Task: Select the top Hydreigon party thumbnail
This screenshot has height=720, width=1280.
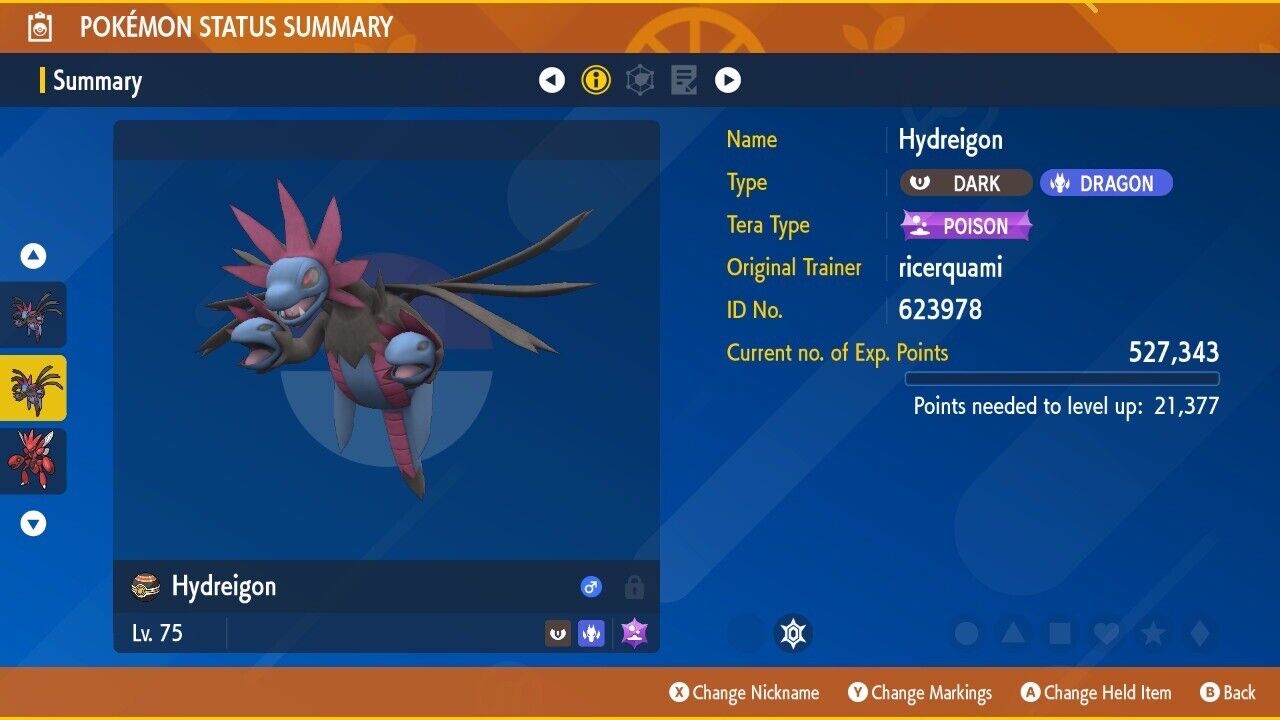Action: point(34,314)
